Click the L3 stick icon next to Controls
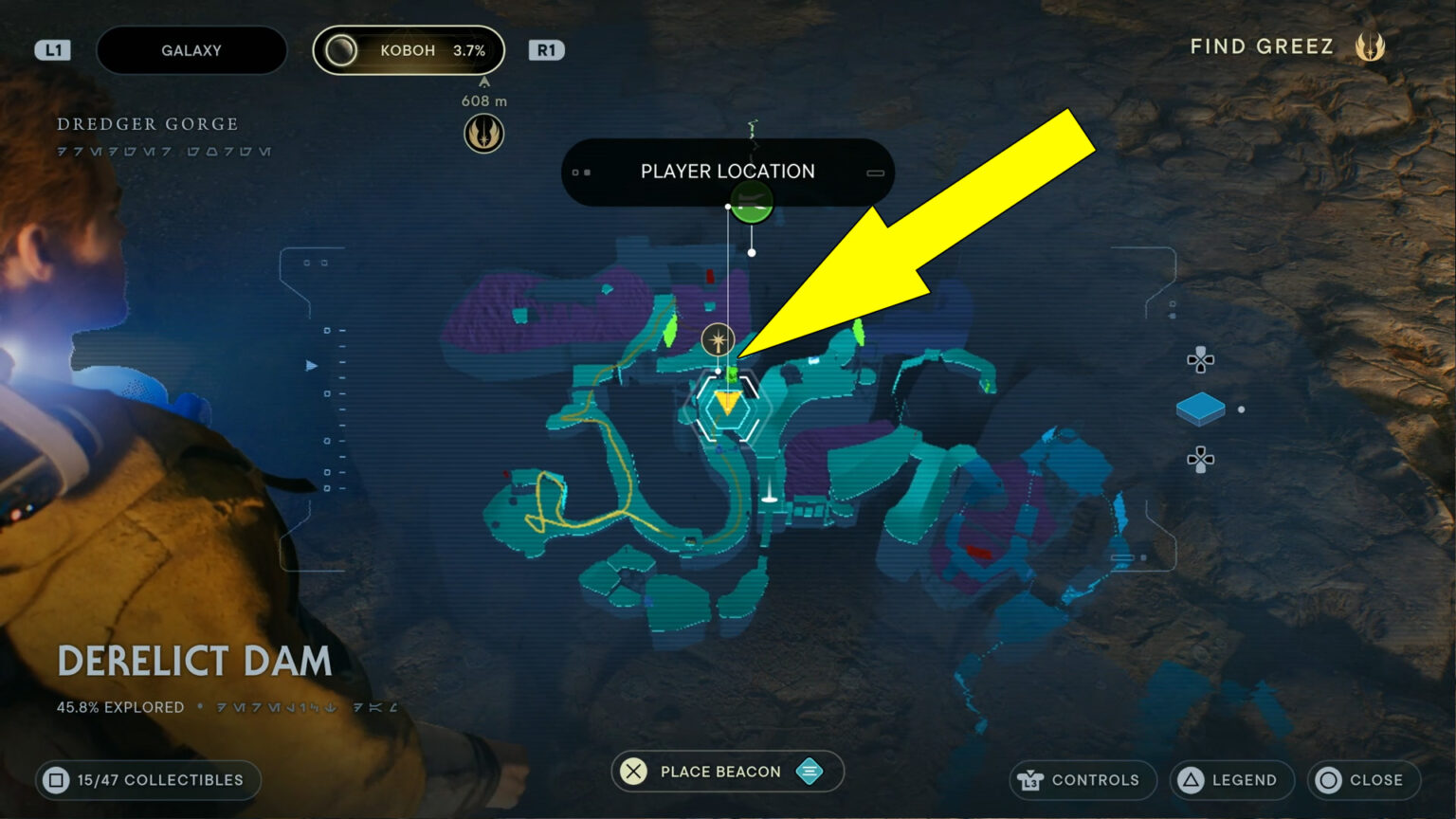The image size is (1456, 819). pos(1028,780)
